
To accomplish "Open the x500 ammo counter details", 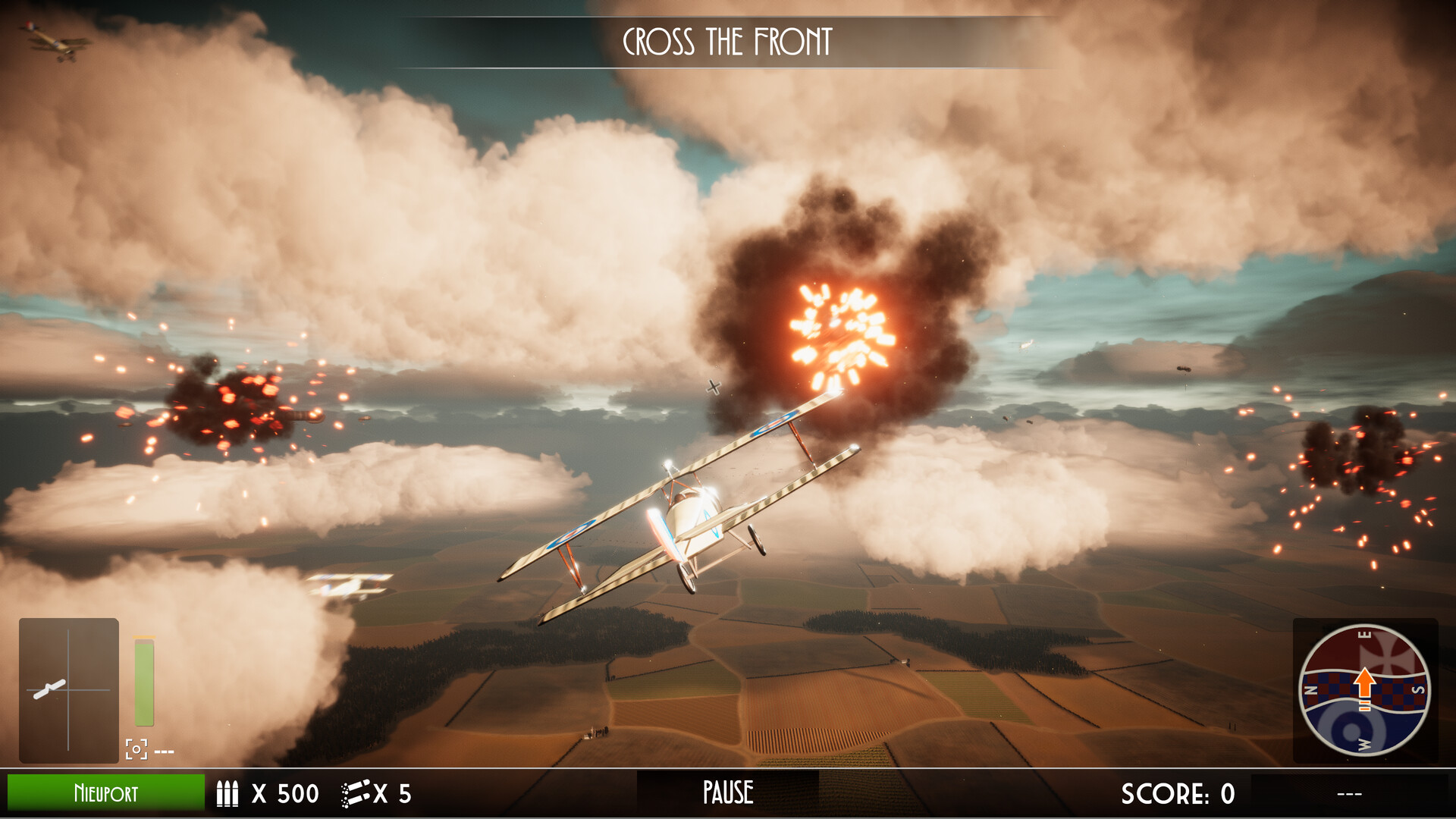I will (x=287, y=793).
